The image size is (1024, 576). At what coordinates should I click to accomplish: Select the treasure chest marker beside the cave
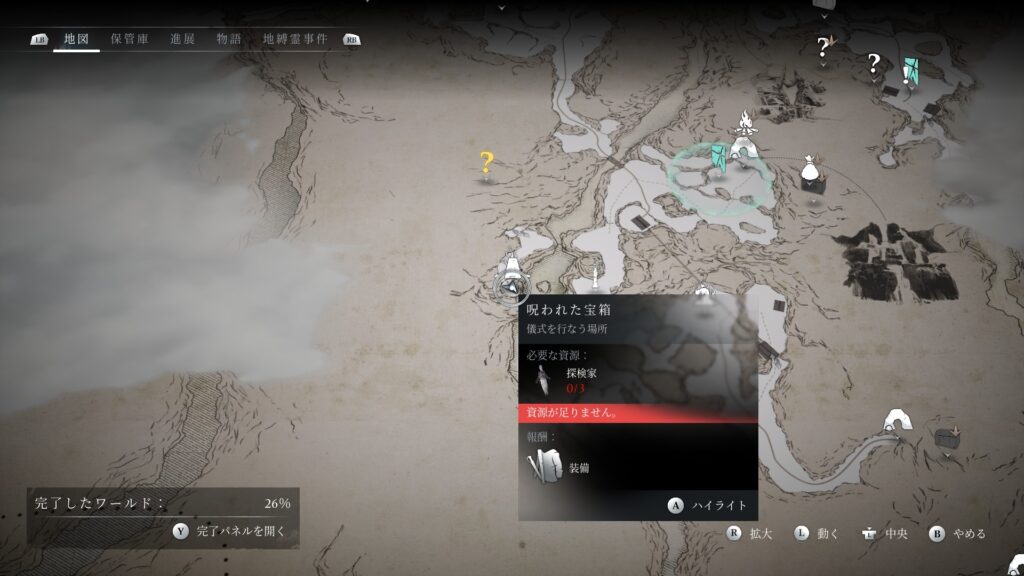(x=946, y=437)
